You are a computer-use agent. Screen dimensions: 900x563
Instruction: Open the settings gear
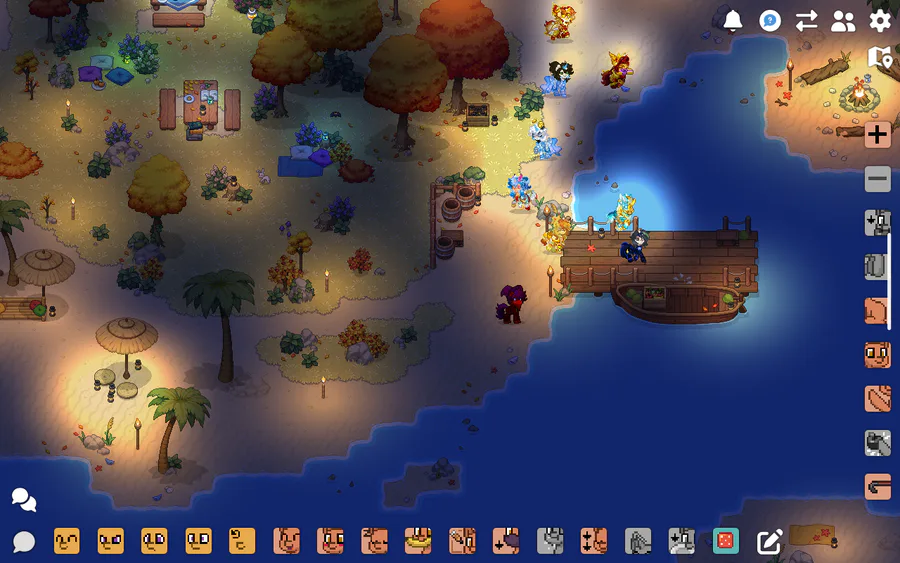point(880,21)
